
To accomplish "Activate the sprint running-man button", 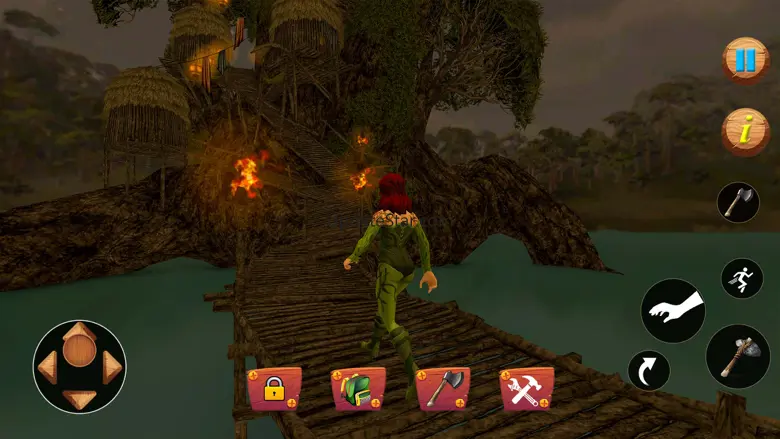I will click(742, 279).
